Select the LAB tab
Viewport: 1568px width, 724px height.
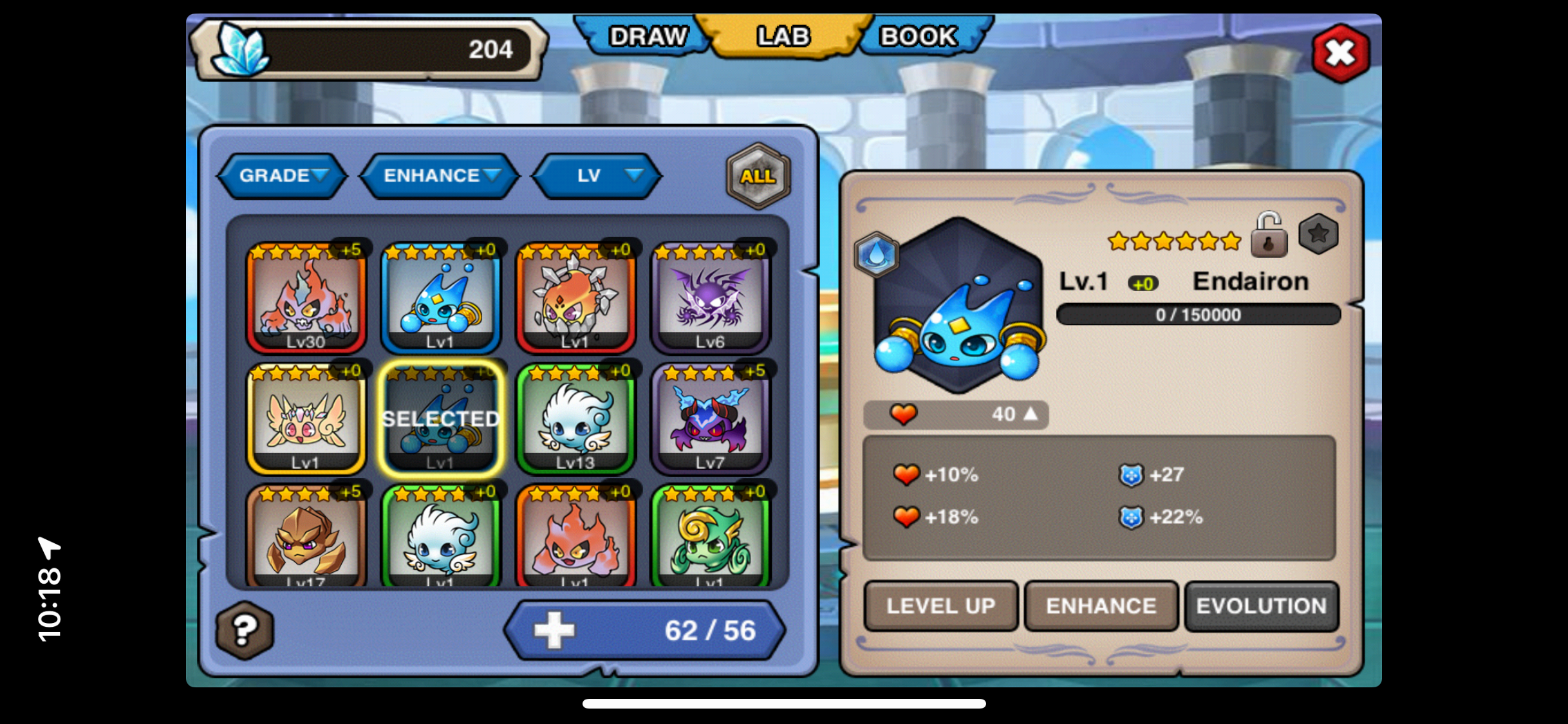tap(783, 37)
